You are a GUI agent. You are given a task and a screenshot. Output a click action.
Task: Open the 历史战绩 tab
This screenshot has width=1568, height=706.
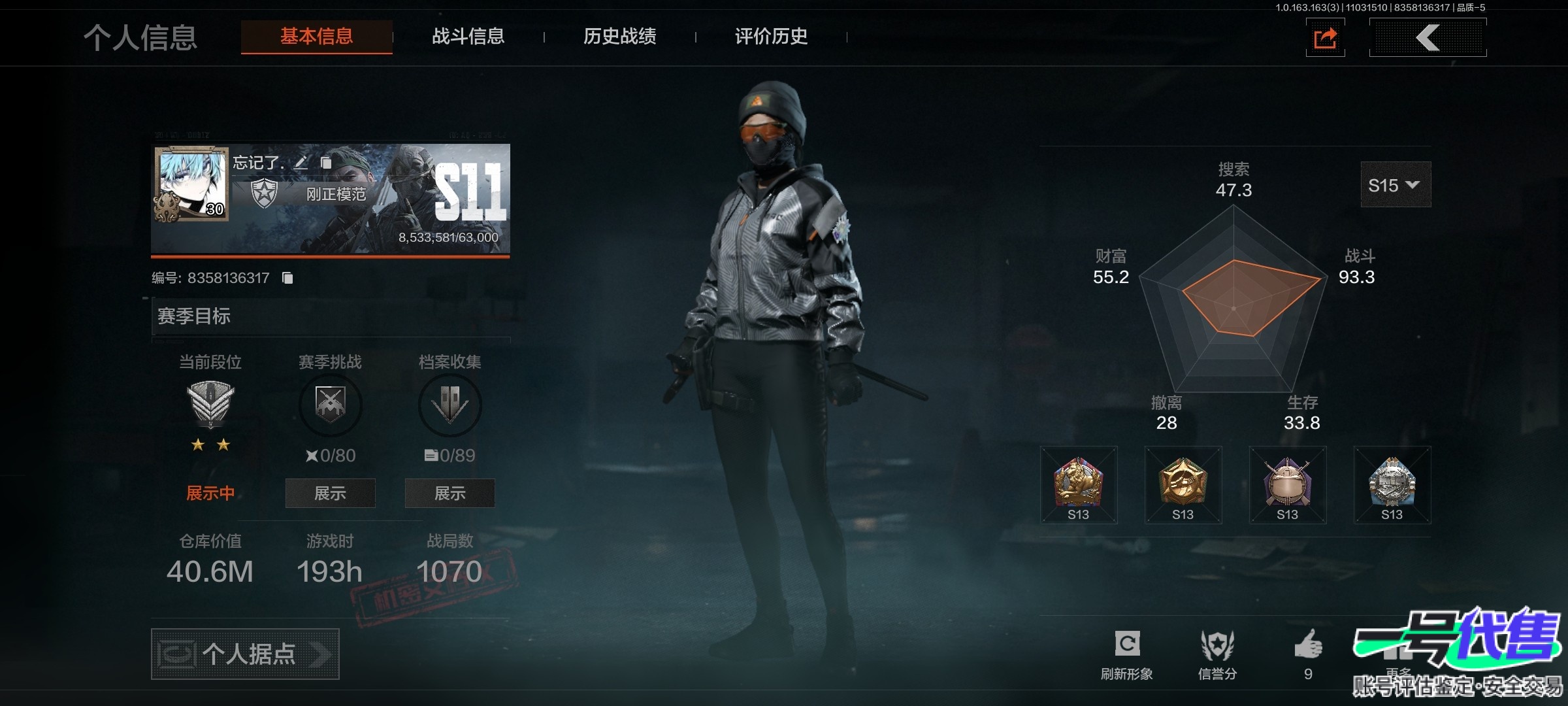click(619, 37)
